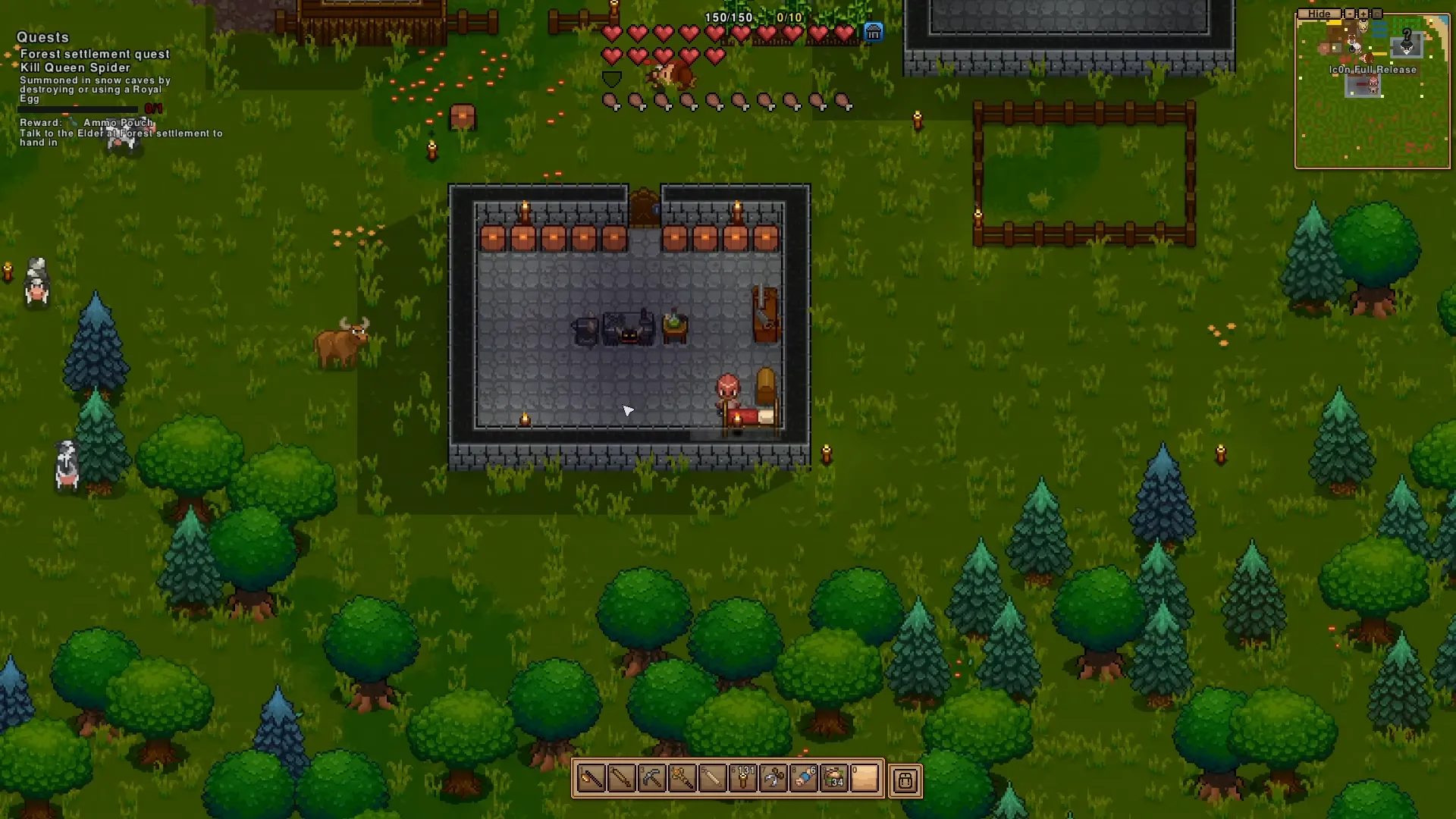Open the backpack inventory button
This screenshot has height=819, width=1456.
click(x=905, y=780)
